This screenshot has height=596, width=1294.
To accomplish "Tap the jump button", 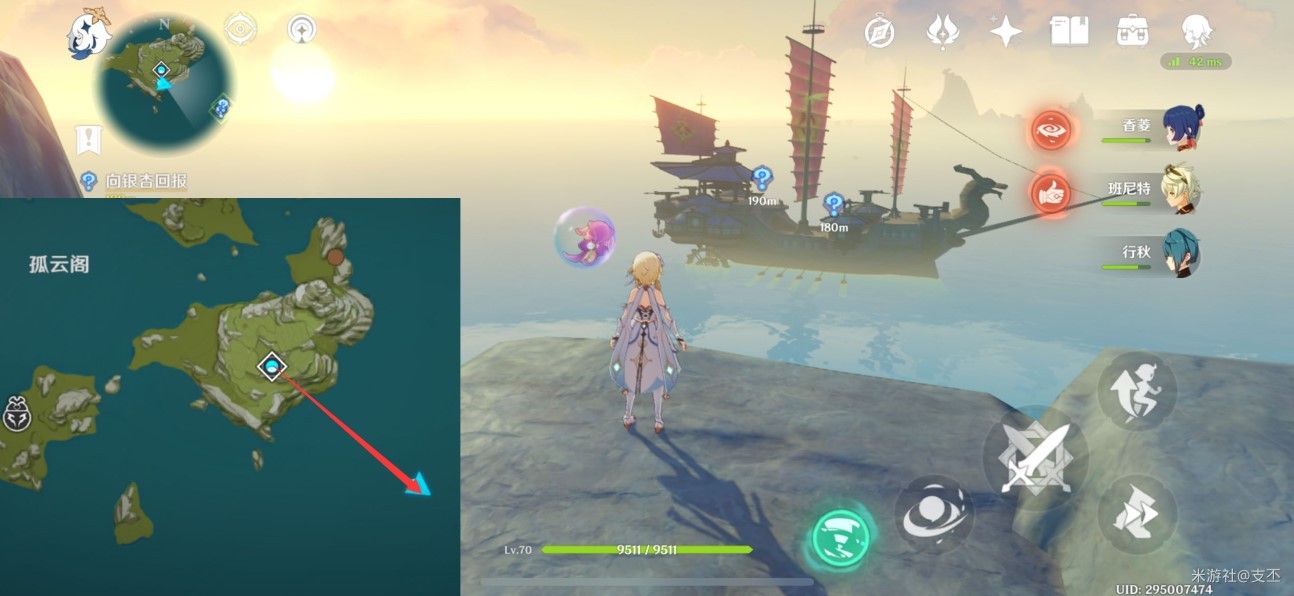I will 1138,391.
